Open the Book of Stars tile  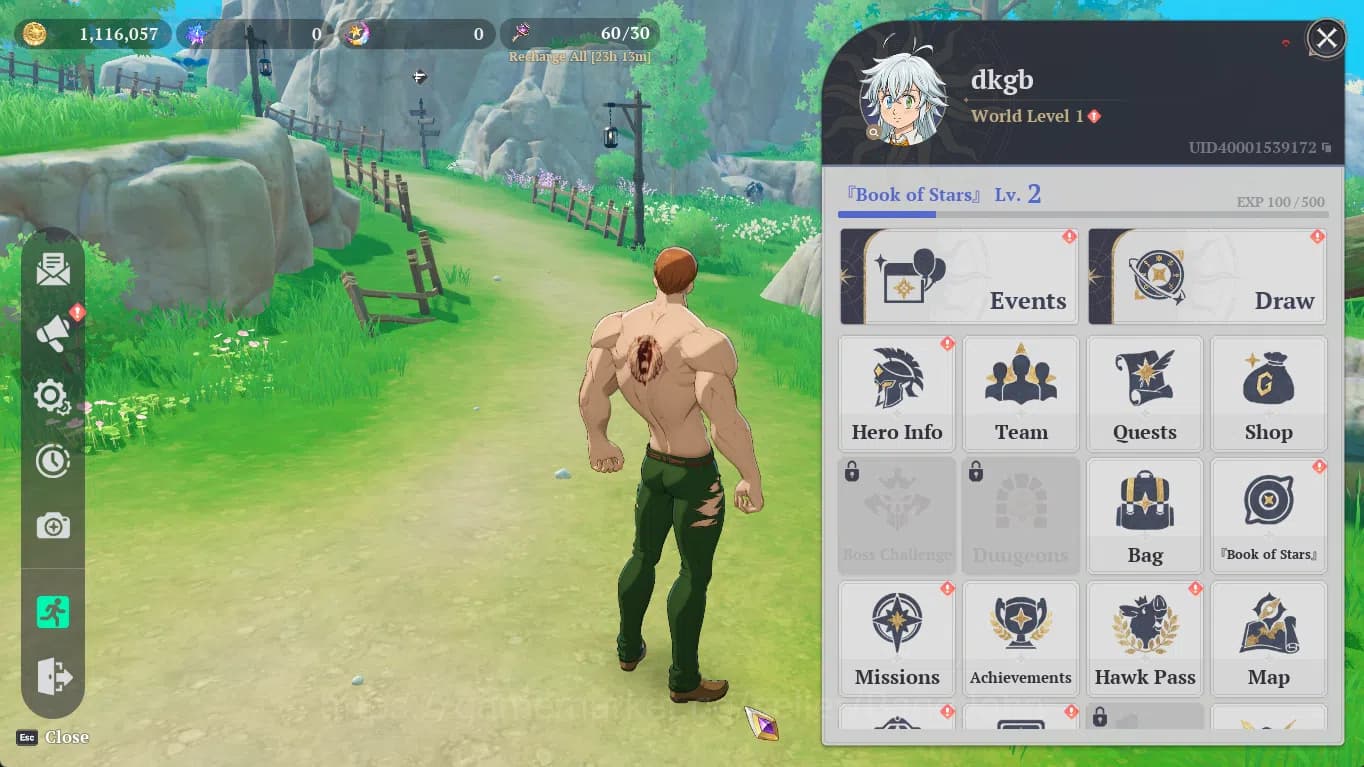point(1268,516)
